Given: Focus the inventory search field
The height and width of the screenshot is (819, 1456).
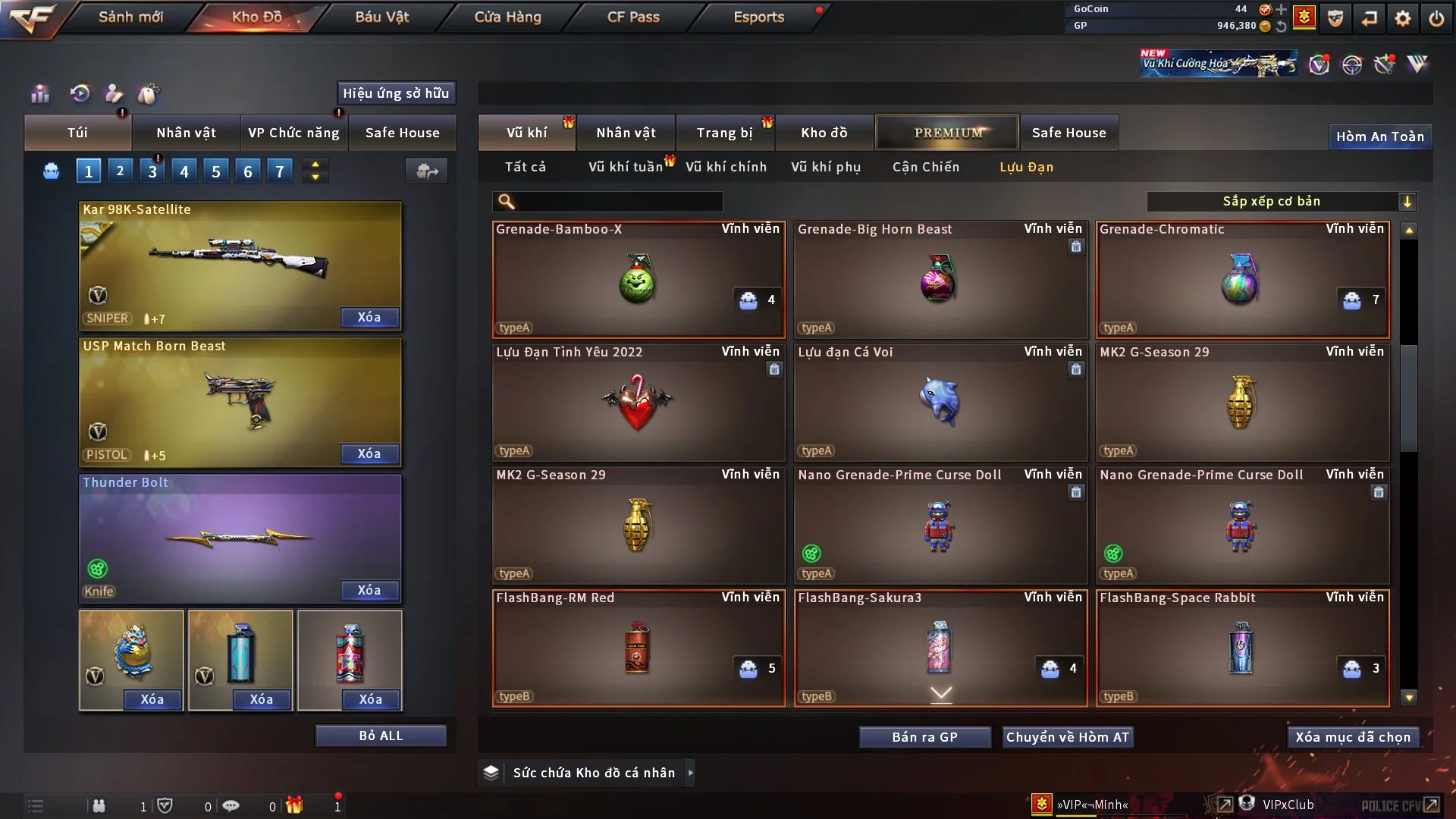Looking at the screenshot, I should tap(618, 202).
